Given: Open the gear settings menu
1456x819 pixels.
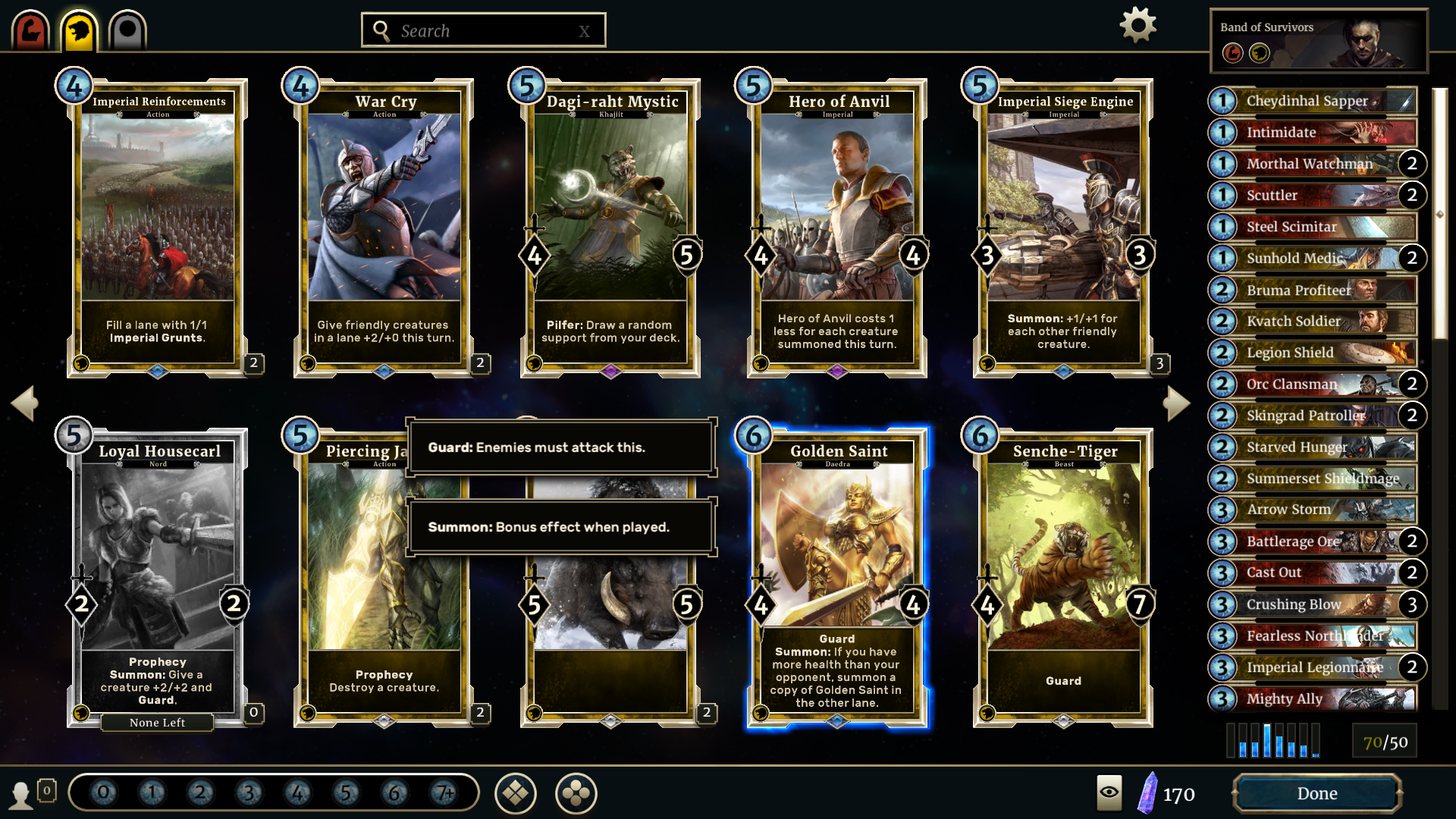Looking at the screenshot, I should pos(1137,26).
